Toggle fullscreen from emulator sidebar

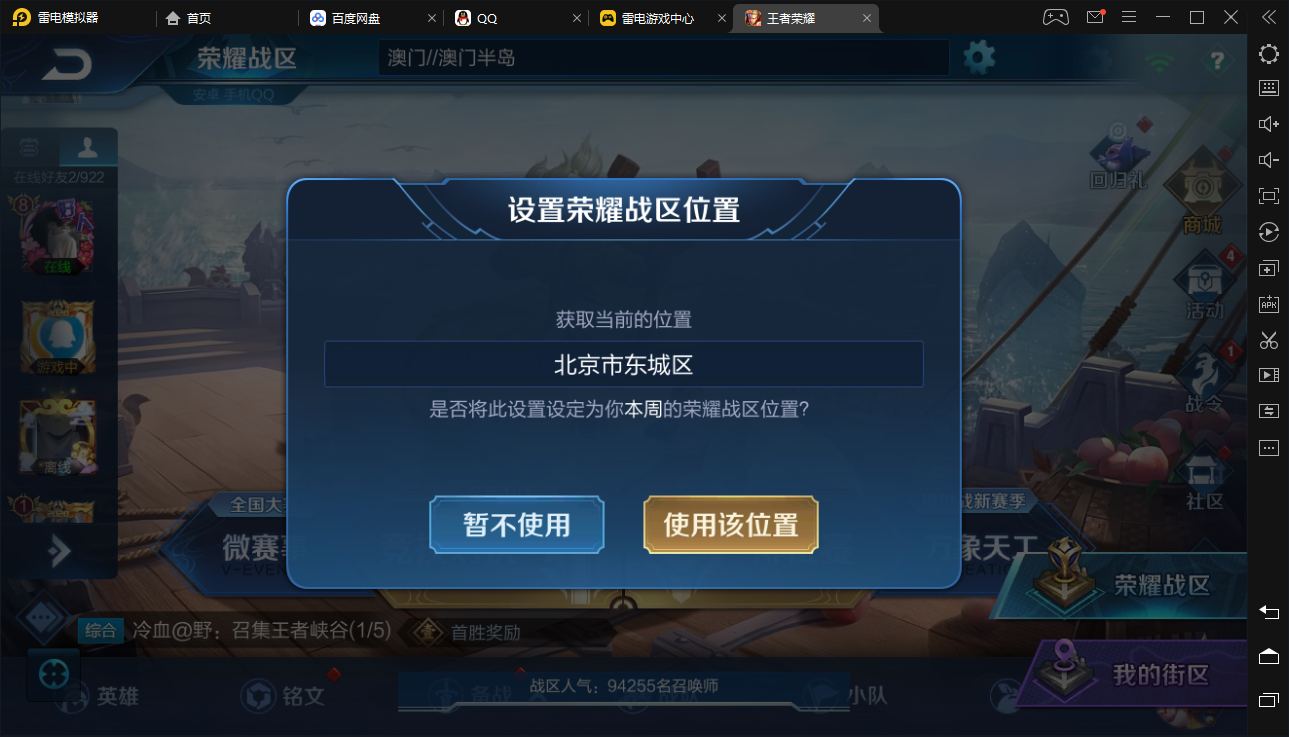[1268, 195]
